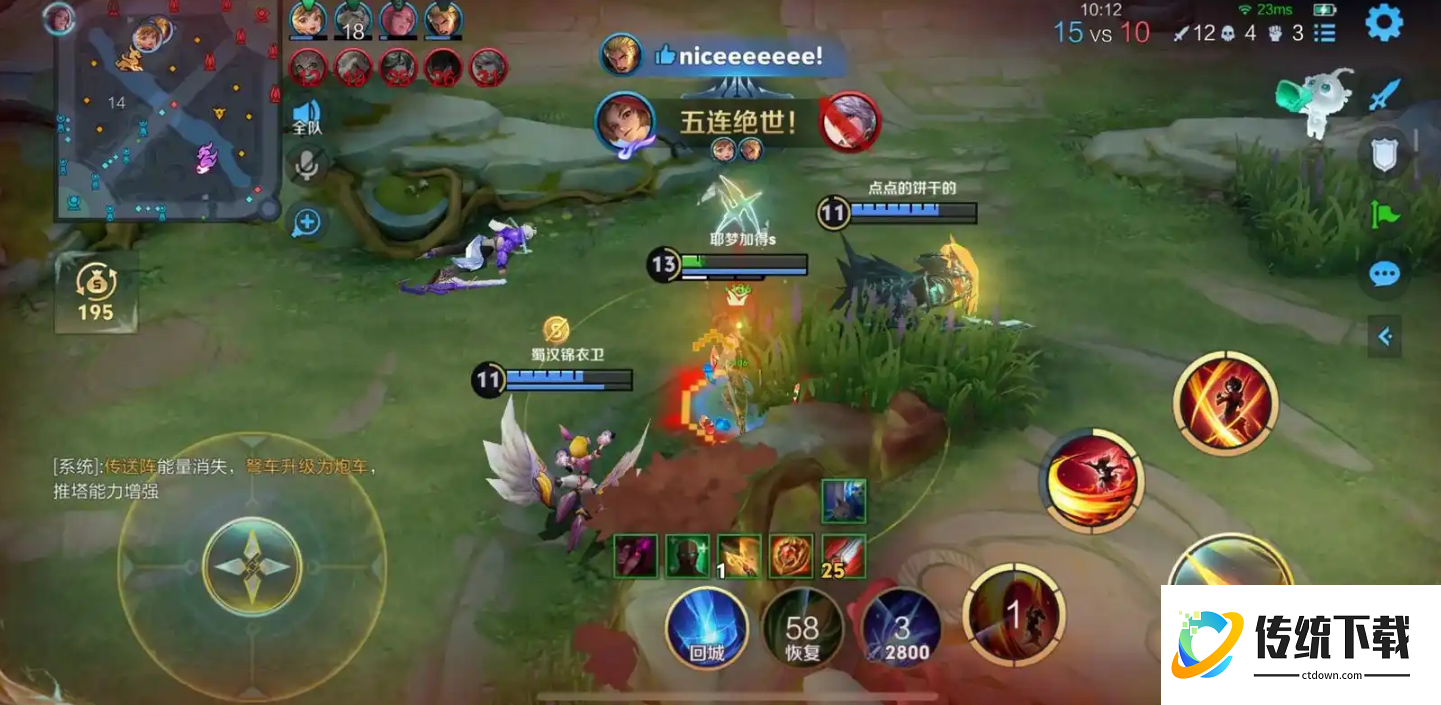Toggle the microphone button

[307, 165]
